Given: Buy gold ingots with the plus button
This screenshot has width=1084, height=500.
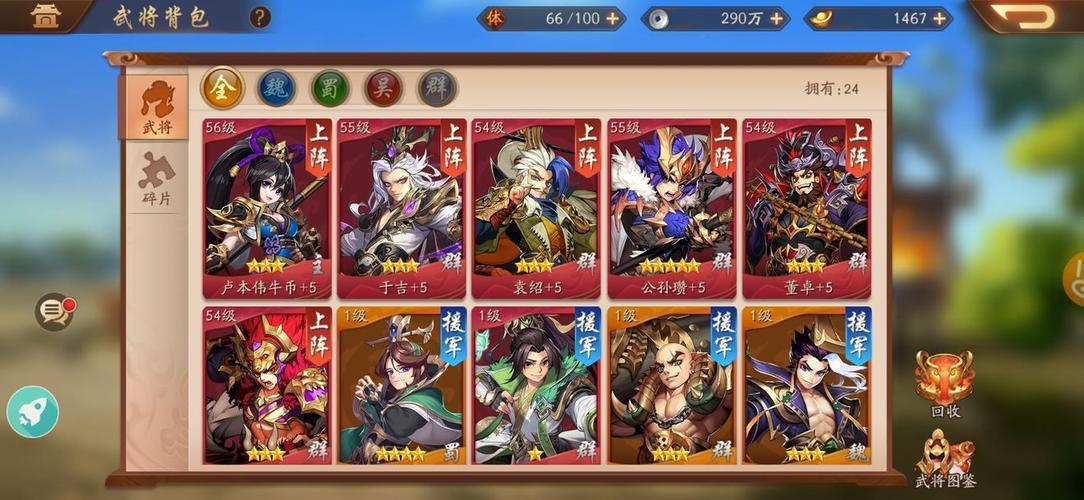Looking at the screenshot, I should tap(939, 18).
